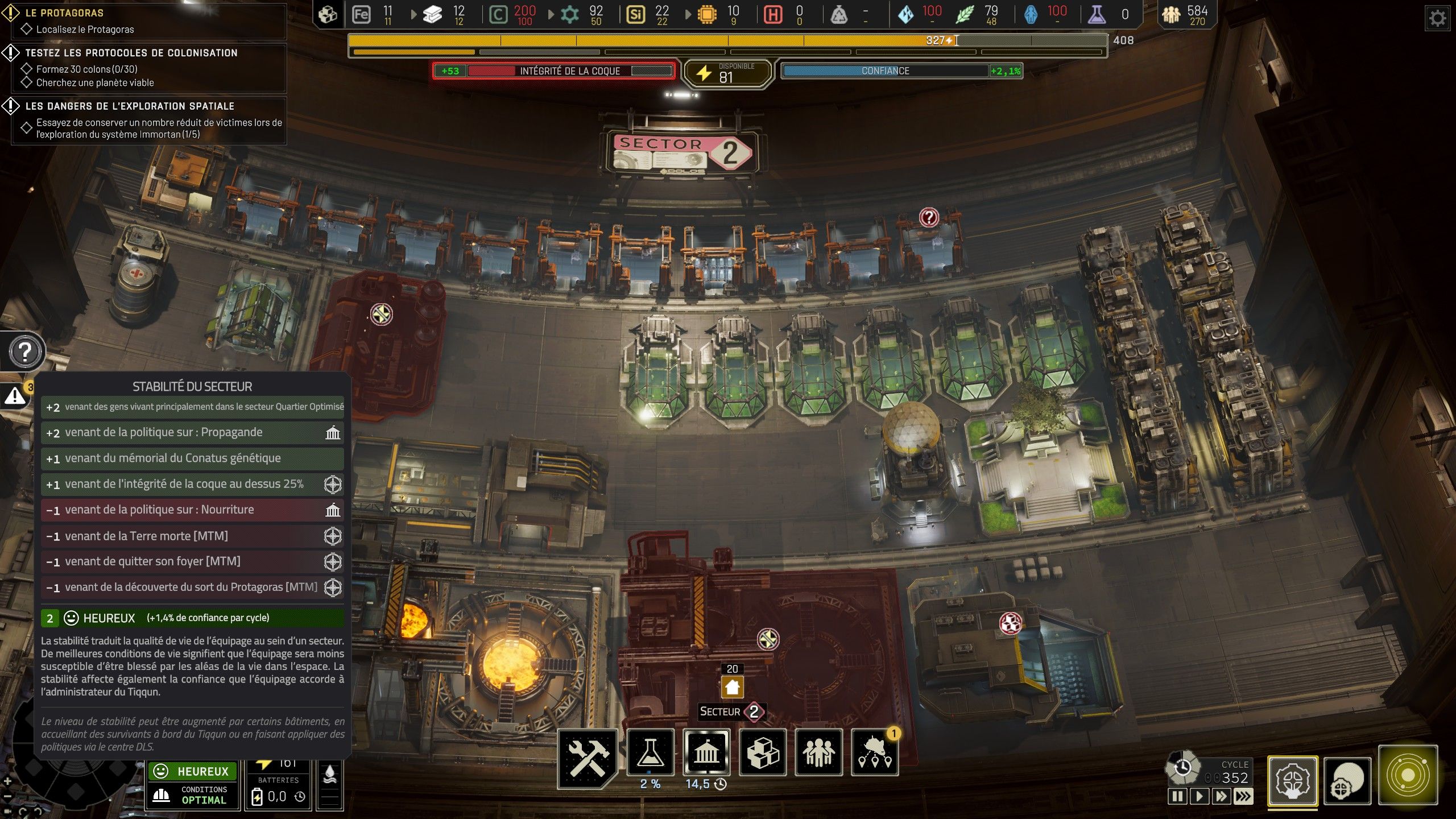Set game speed to double fast-forward
The height and width of the screenshot is (819, 1456).
(1221, 796)
